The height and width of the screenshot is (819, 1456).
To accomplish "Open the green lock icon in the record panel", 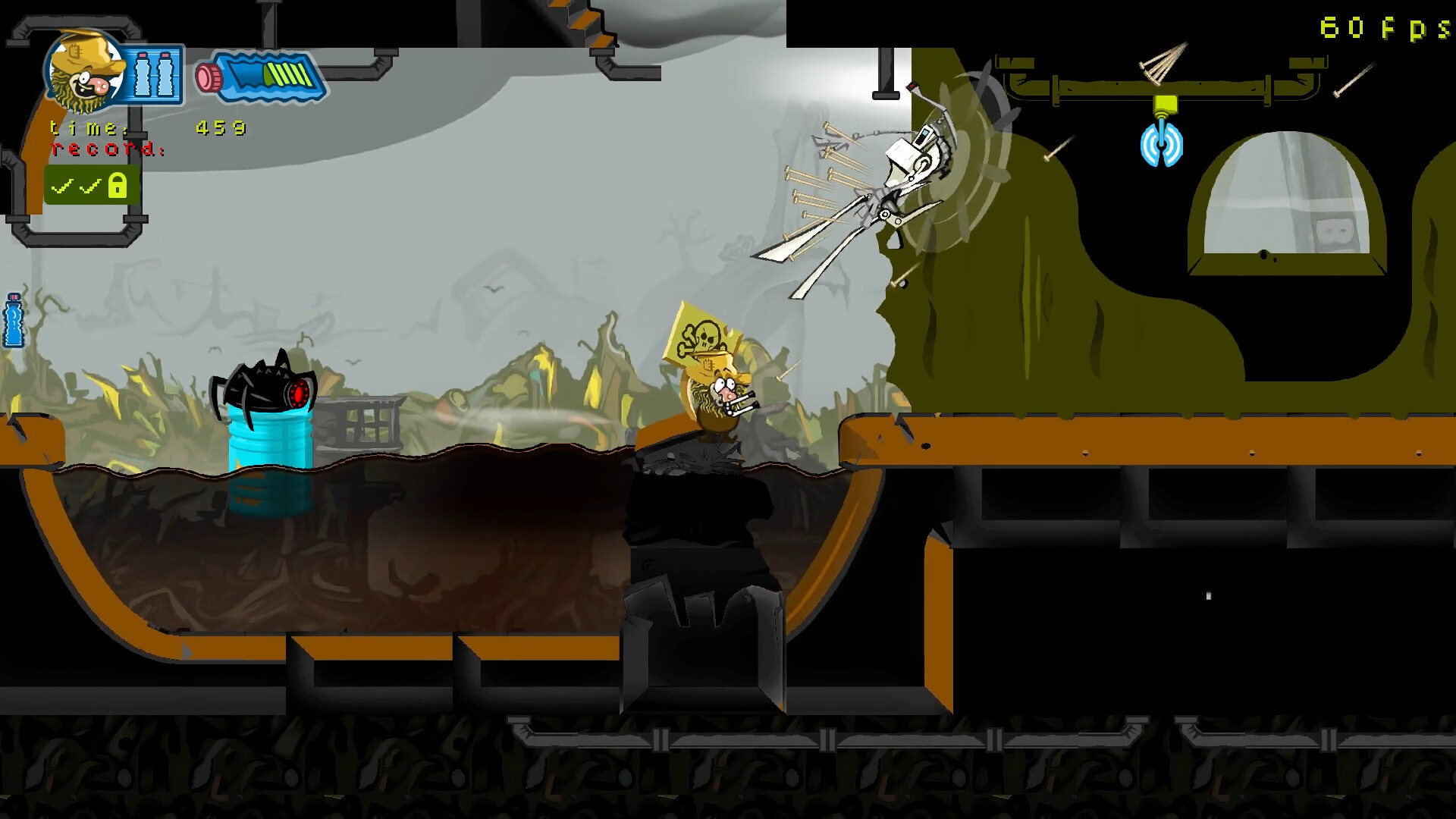I will [x=118, y=184].
